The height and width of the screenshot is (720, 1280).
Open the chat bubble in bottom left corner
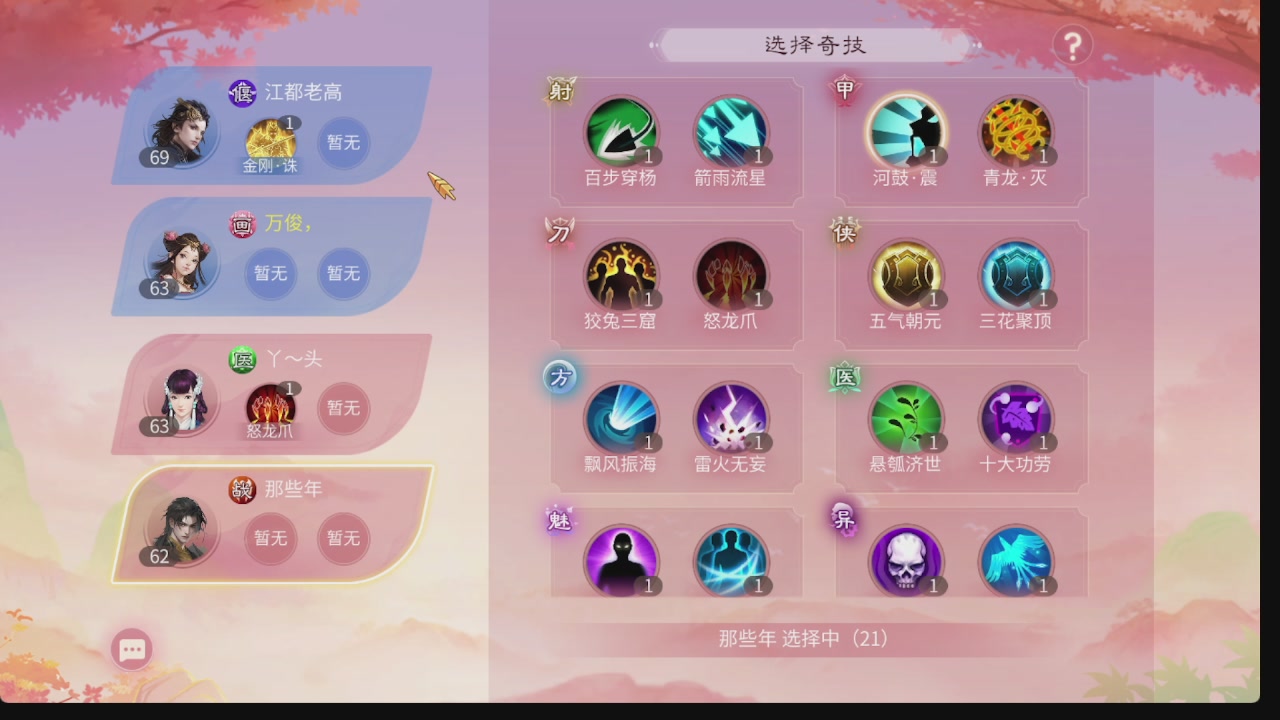coord(131,648)
